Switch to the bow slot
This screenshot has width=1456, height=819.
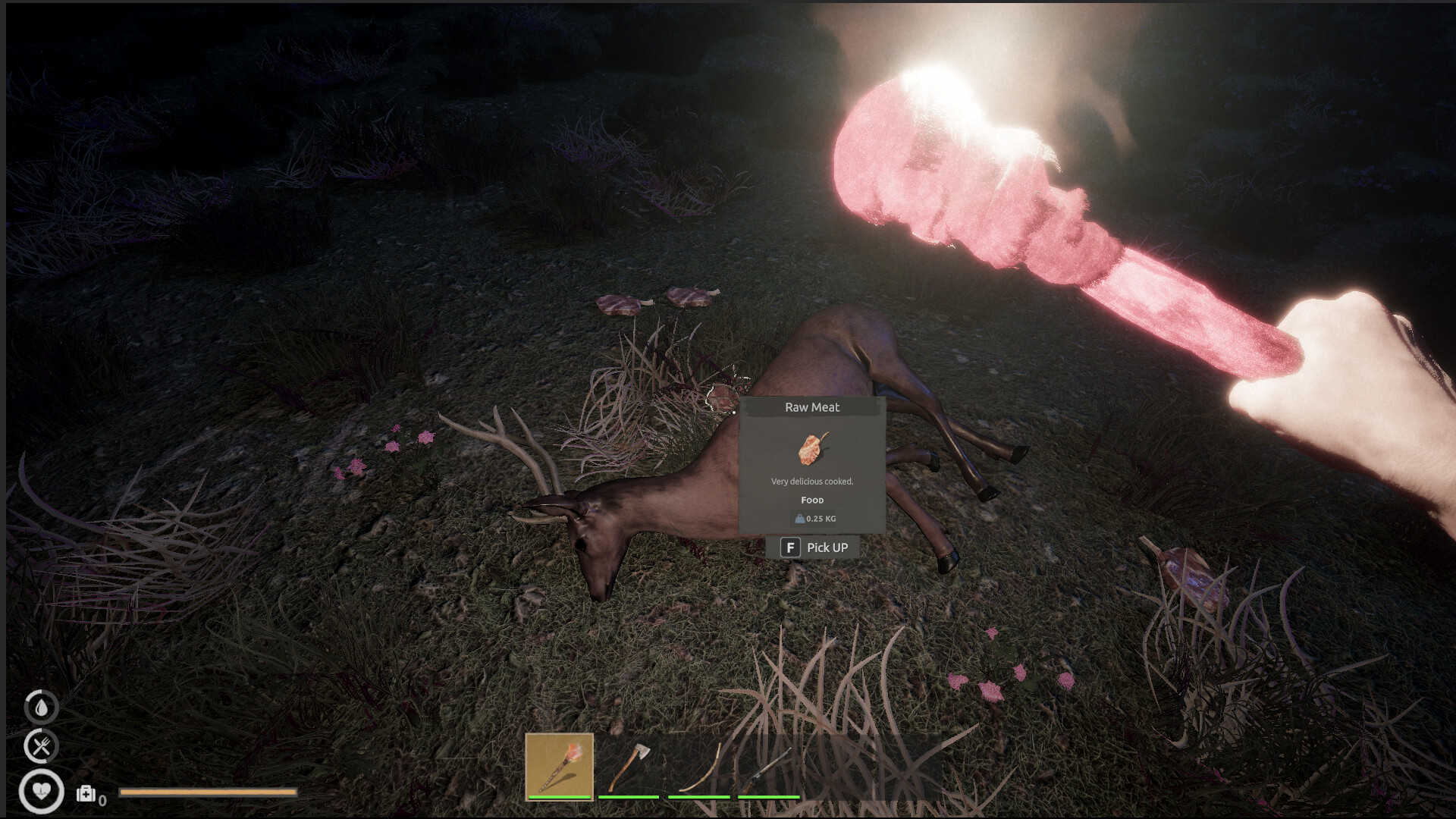[698, 766]
